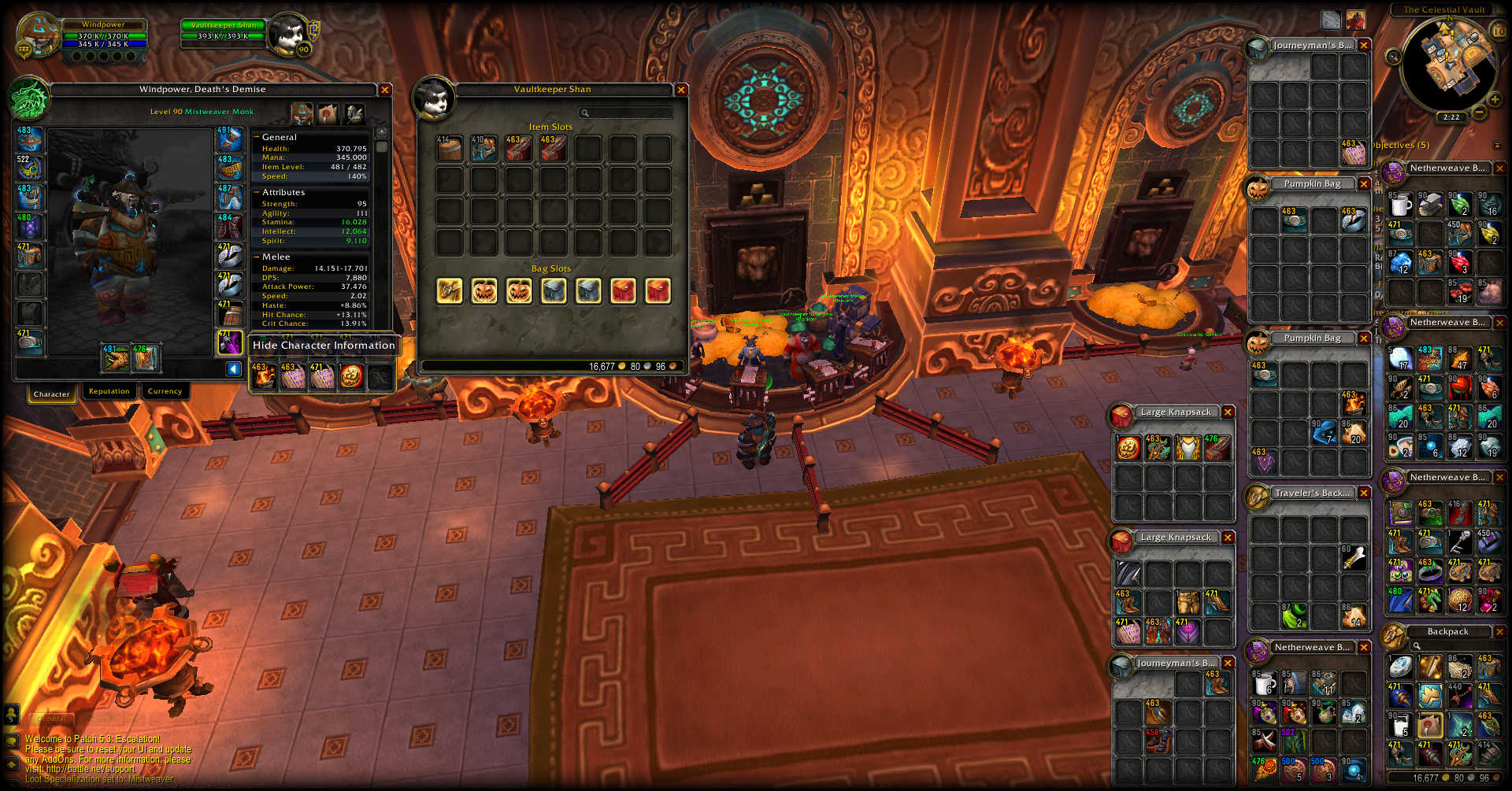Close the Traveler's Backpack bag
1512x791 pixels.
[x=1364, y=493]
